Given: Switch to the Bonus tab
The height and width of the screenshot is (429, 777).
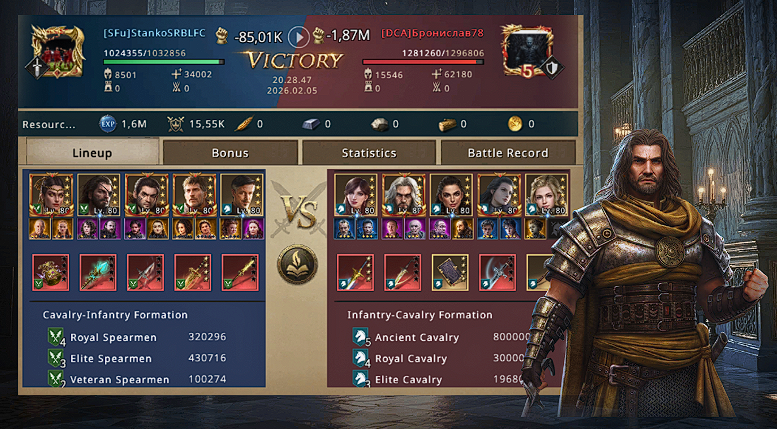Looking at the screenshot, I should click(230, 153).
